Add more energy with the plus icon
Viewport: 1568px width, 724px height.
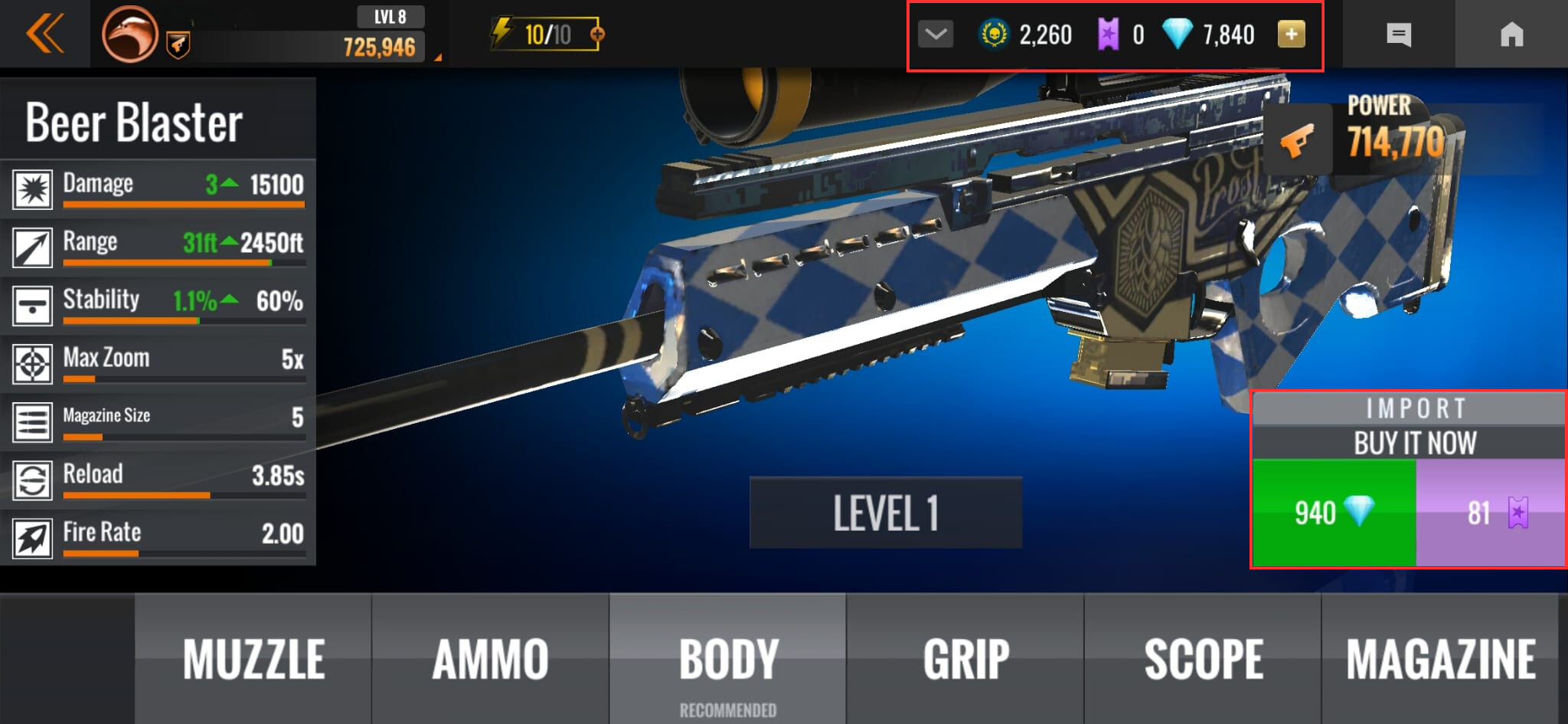597,34
